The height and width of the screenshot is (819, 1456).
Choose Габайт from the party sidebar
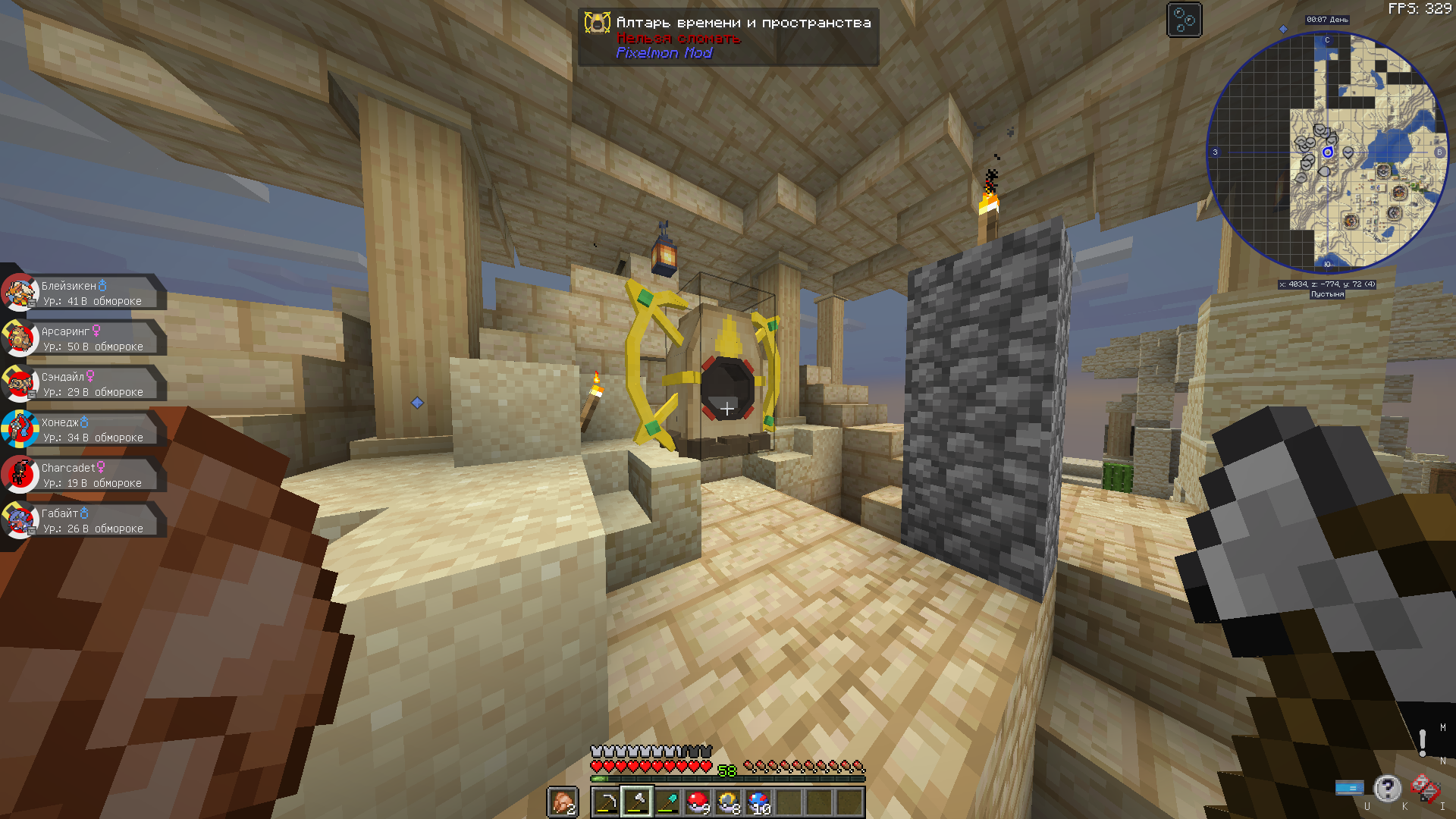point(83,521)
